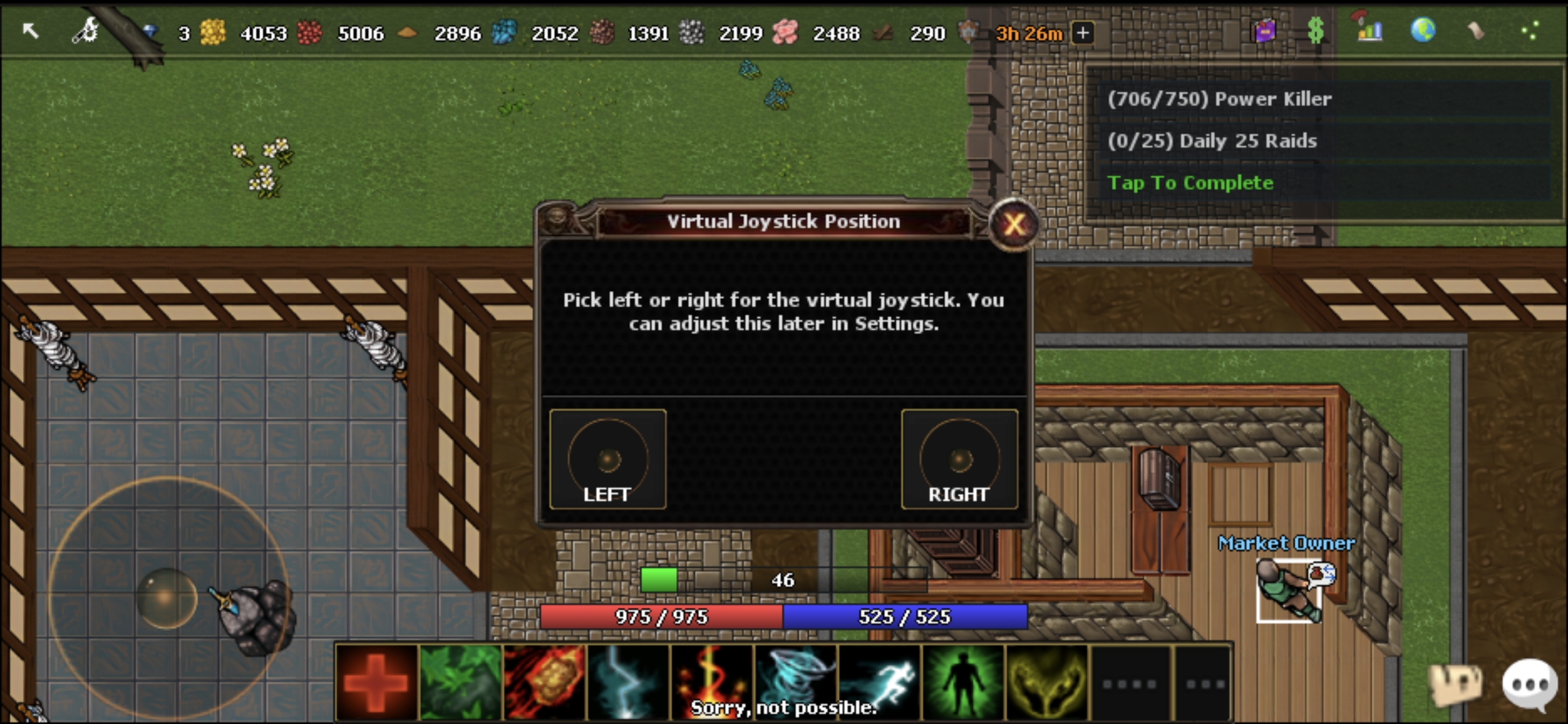The height and width of the screenshot is (724, 1568).
Task: Show the bar chart rankings icon
Action: [1369, 31]
